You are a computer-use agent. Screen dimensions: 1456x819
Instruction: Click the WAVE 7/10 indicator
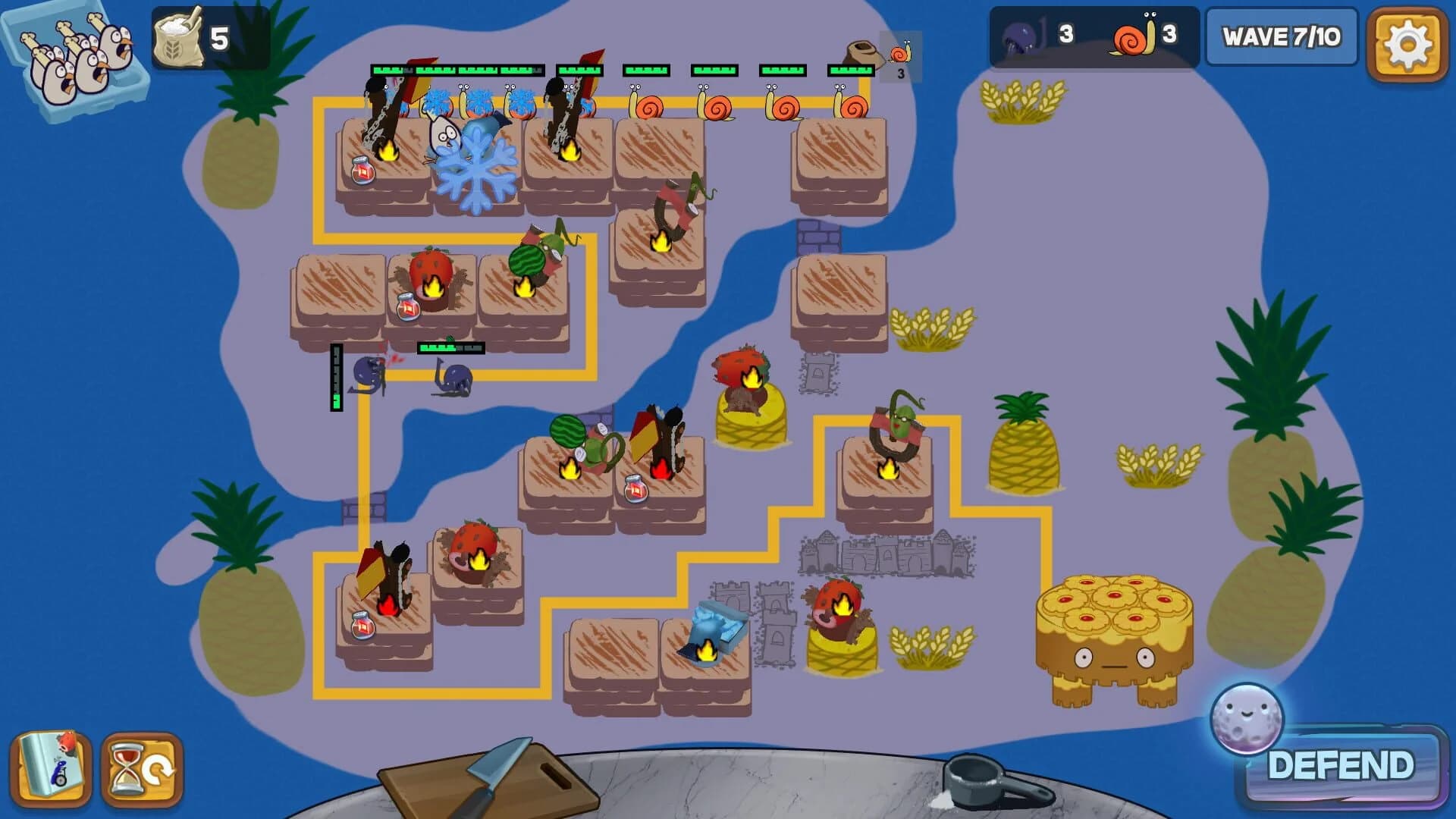pos(1282,36)
